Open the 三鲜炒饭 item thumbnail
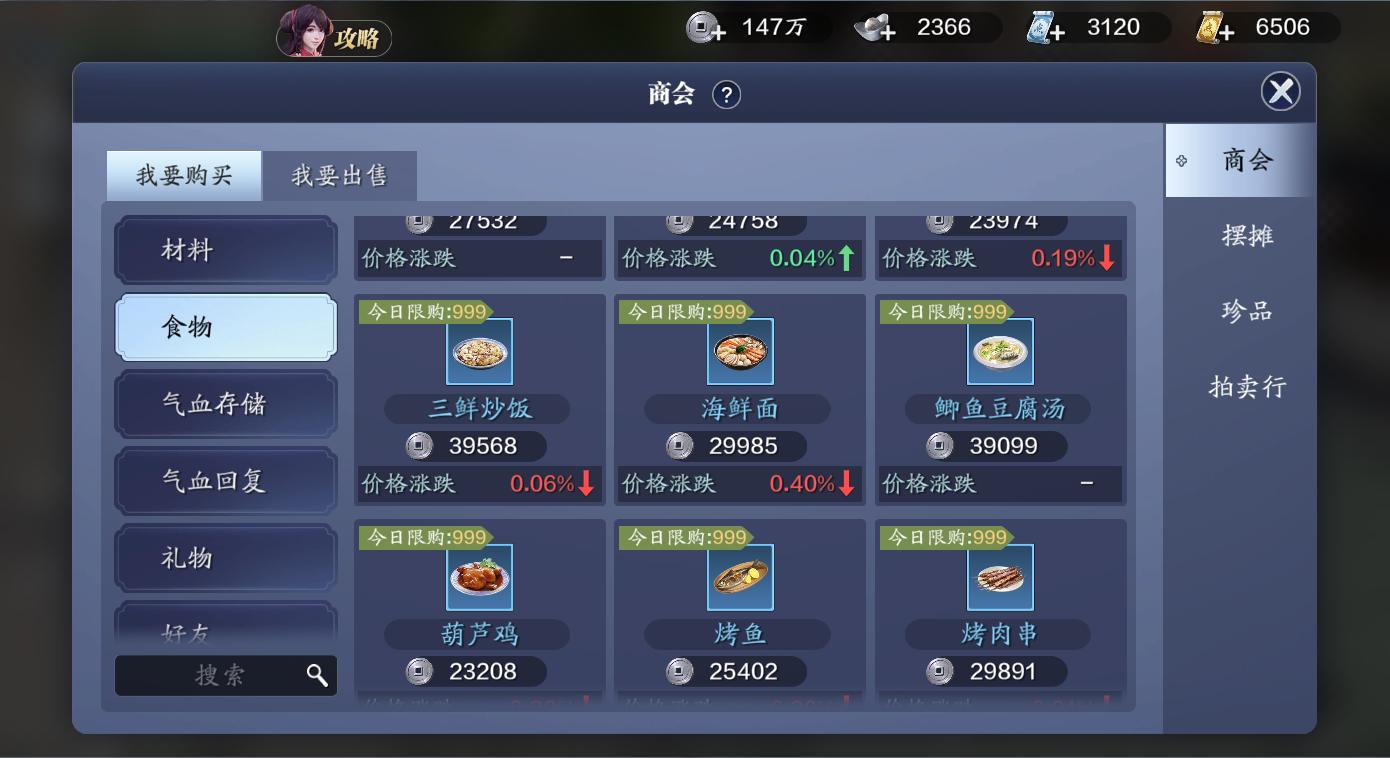This screenshot has width=1390, height=758. coord(479,352)
